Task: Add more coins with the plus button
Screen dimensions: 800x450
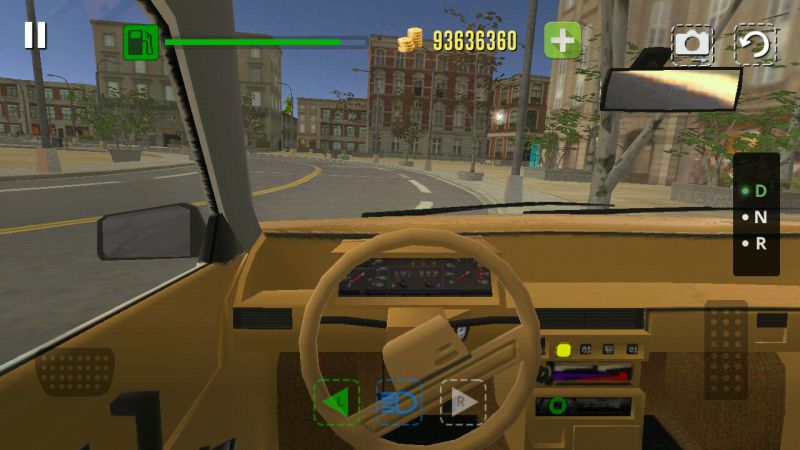Action: point(563,41)
